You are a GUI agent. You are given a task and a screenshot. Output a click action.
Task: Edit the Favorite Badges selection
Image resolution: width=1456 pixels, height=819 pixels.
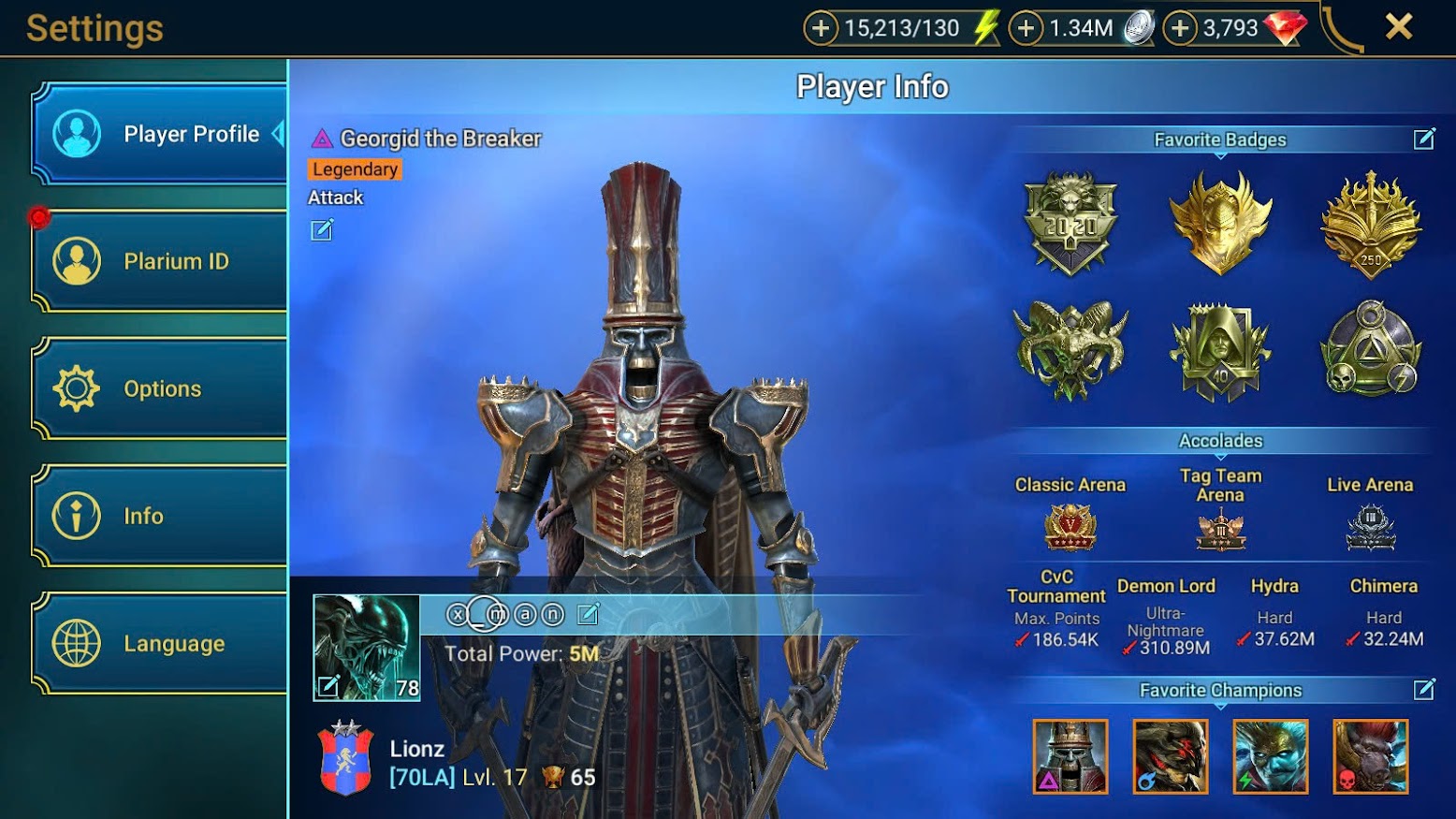pyautogui.click(x=1423, y=139)
